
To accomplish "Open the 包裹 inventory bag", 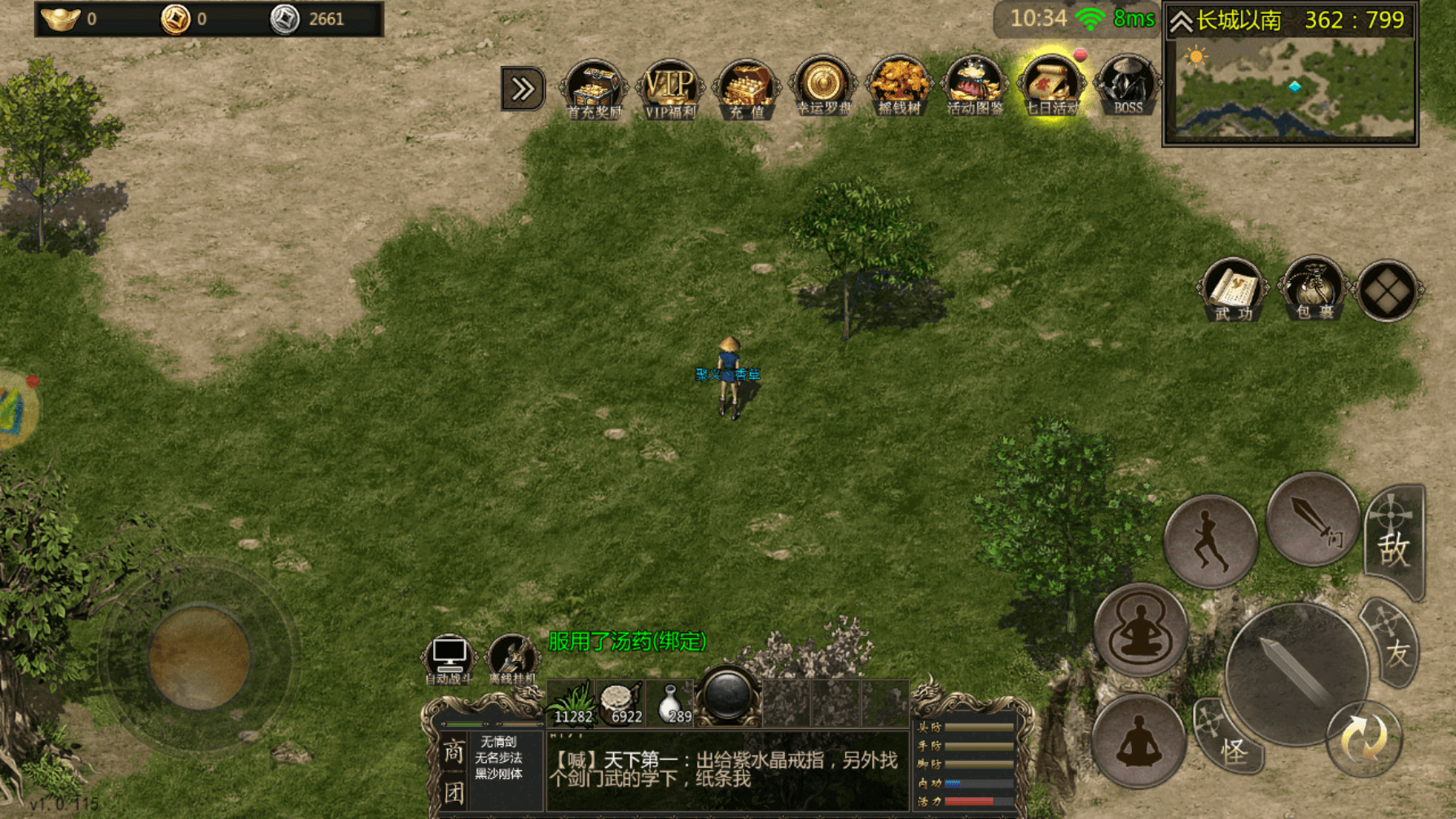I will point(1313,290).
